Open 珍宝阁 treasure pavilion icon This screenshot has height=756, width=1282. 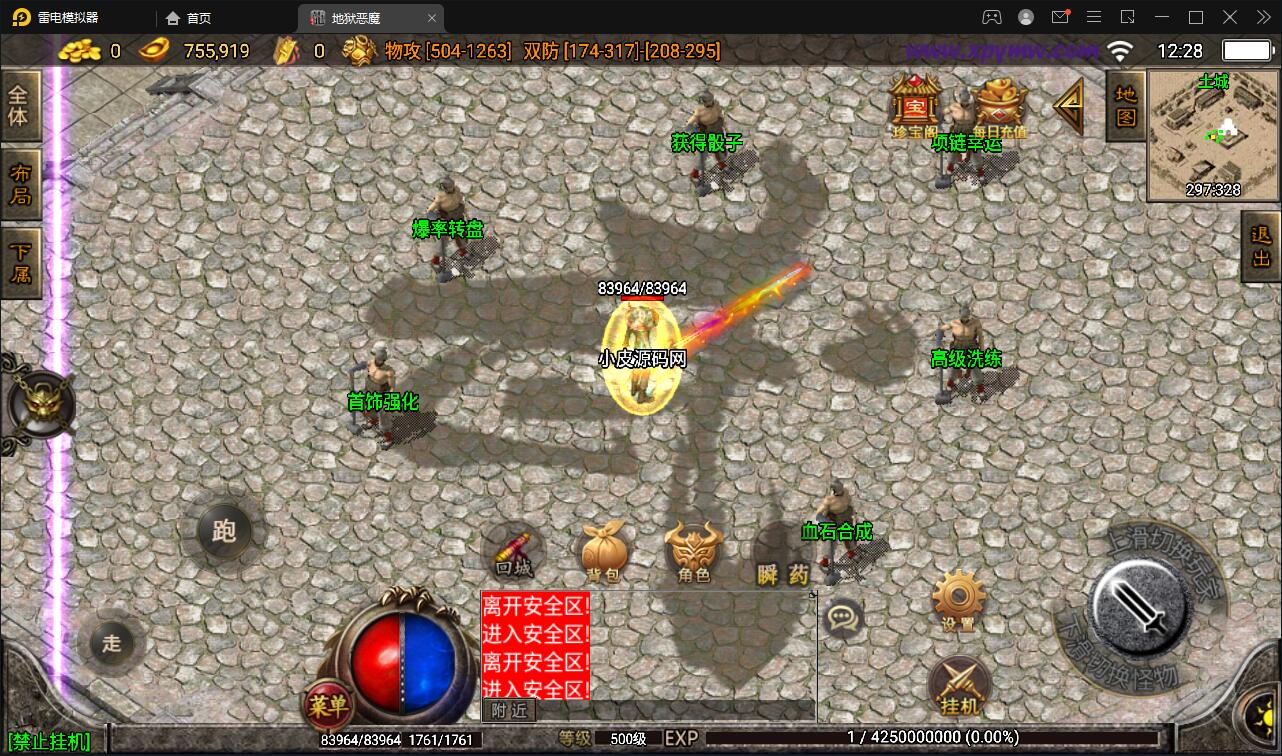point(912,105)
